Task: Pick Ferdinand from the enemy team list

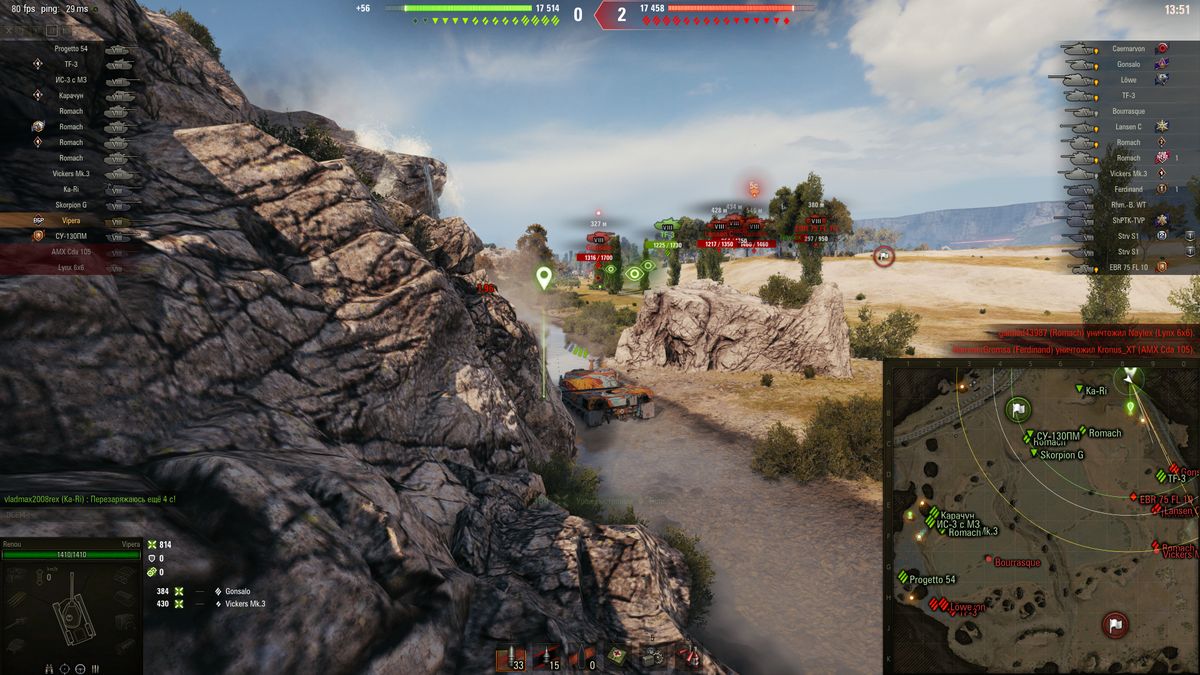Action: click(1127, 189)
